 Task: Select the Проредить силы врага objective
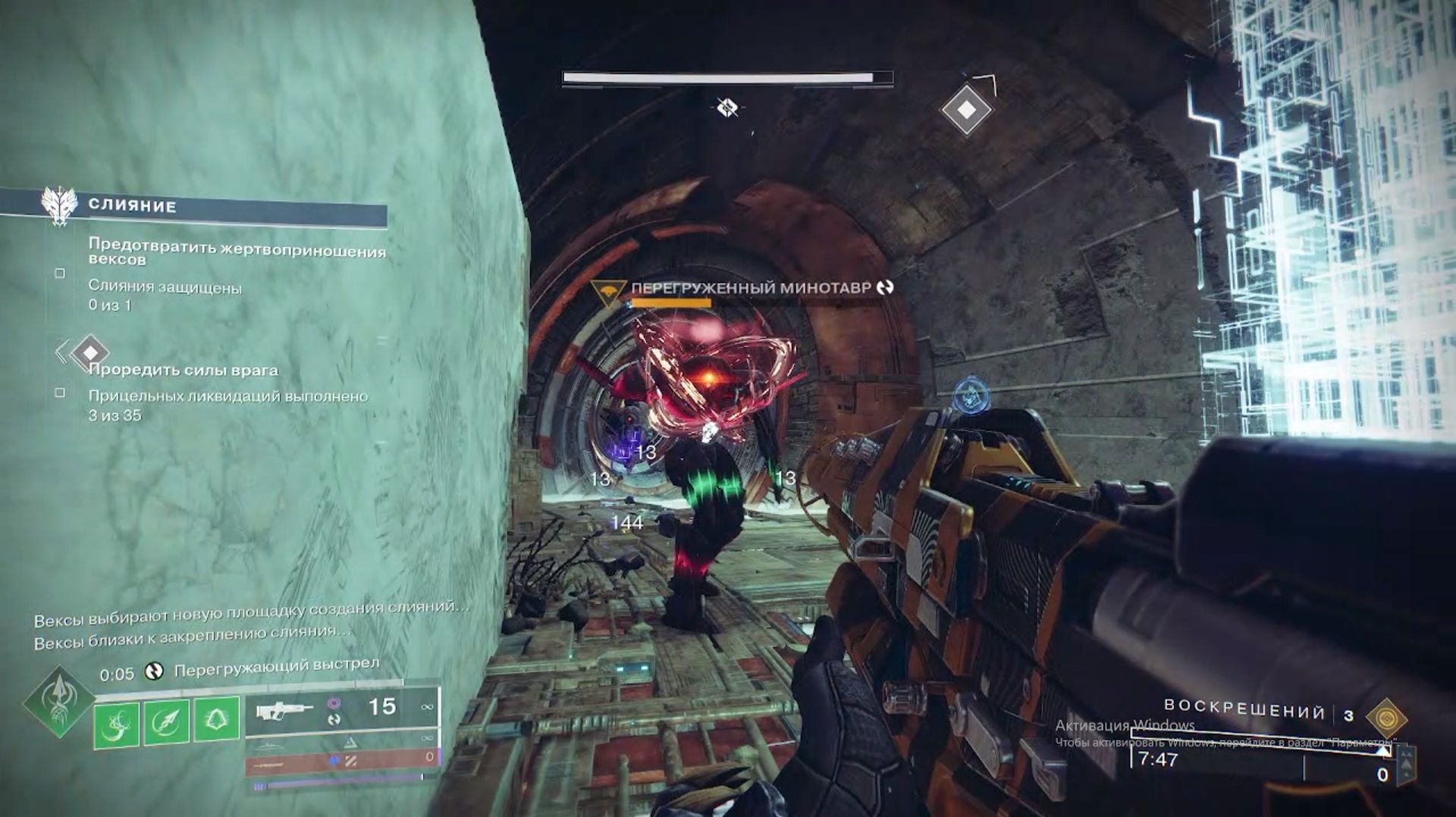(x=184, y=371)
